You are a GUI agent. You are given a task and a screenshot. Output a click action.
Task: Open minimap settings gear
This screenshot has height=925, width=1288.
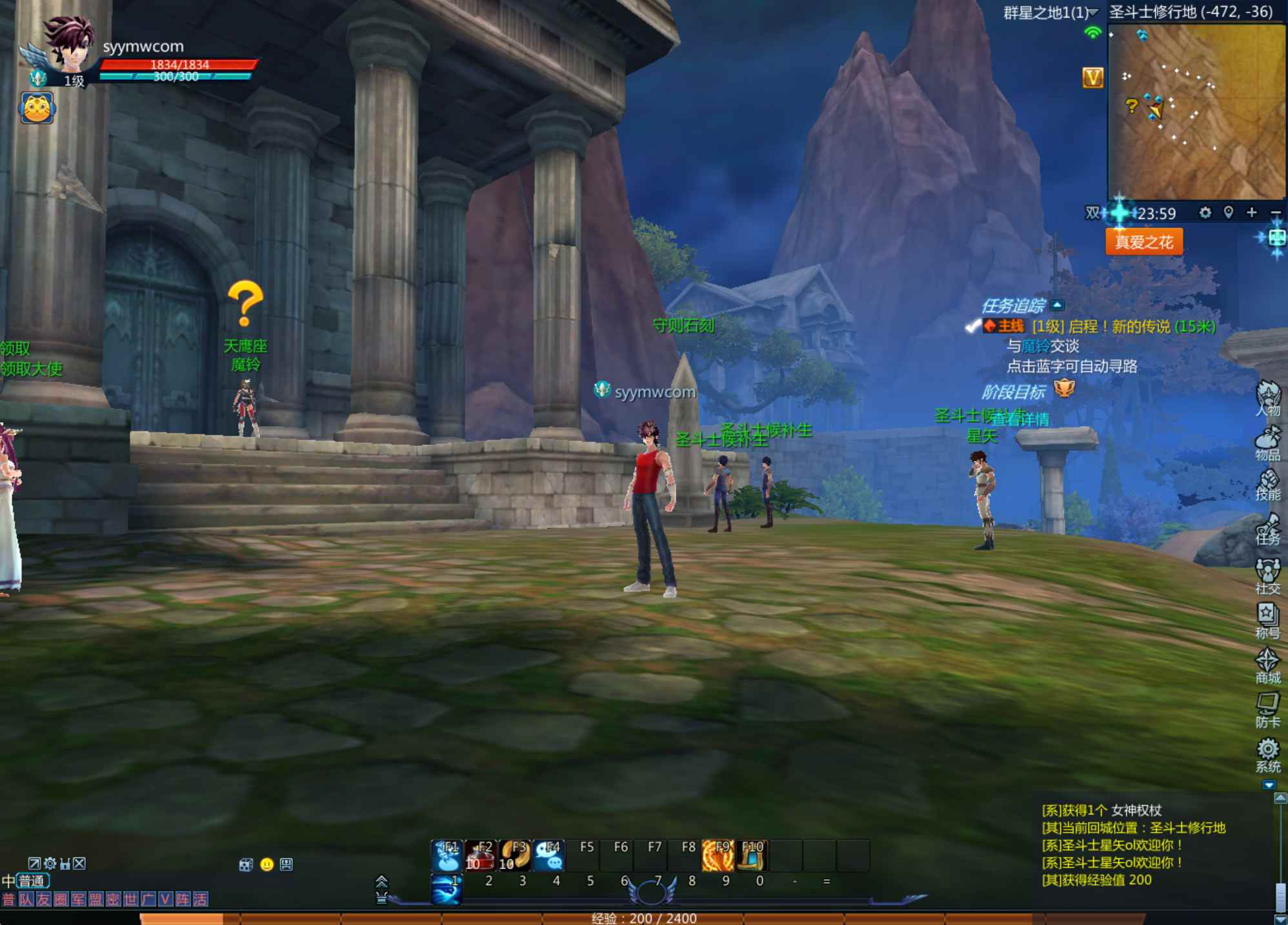(x=1205, y=212)
